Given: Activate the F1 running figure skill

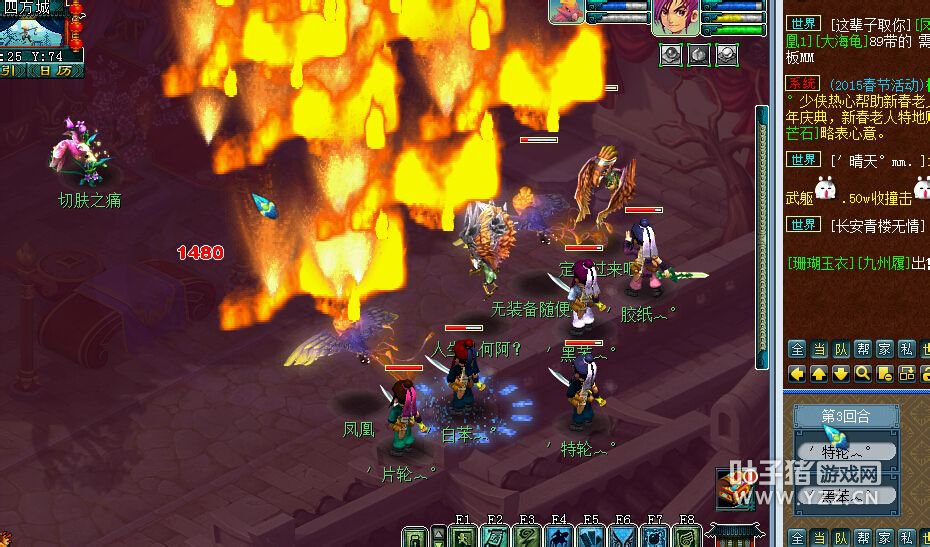Looking at the screenshot, I should (464, 537).
